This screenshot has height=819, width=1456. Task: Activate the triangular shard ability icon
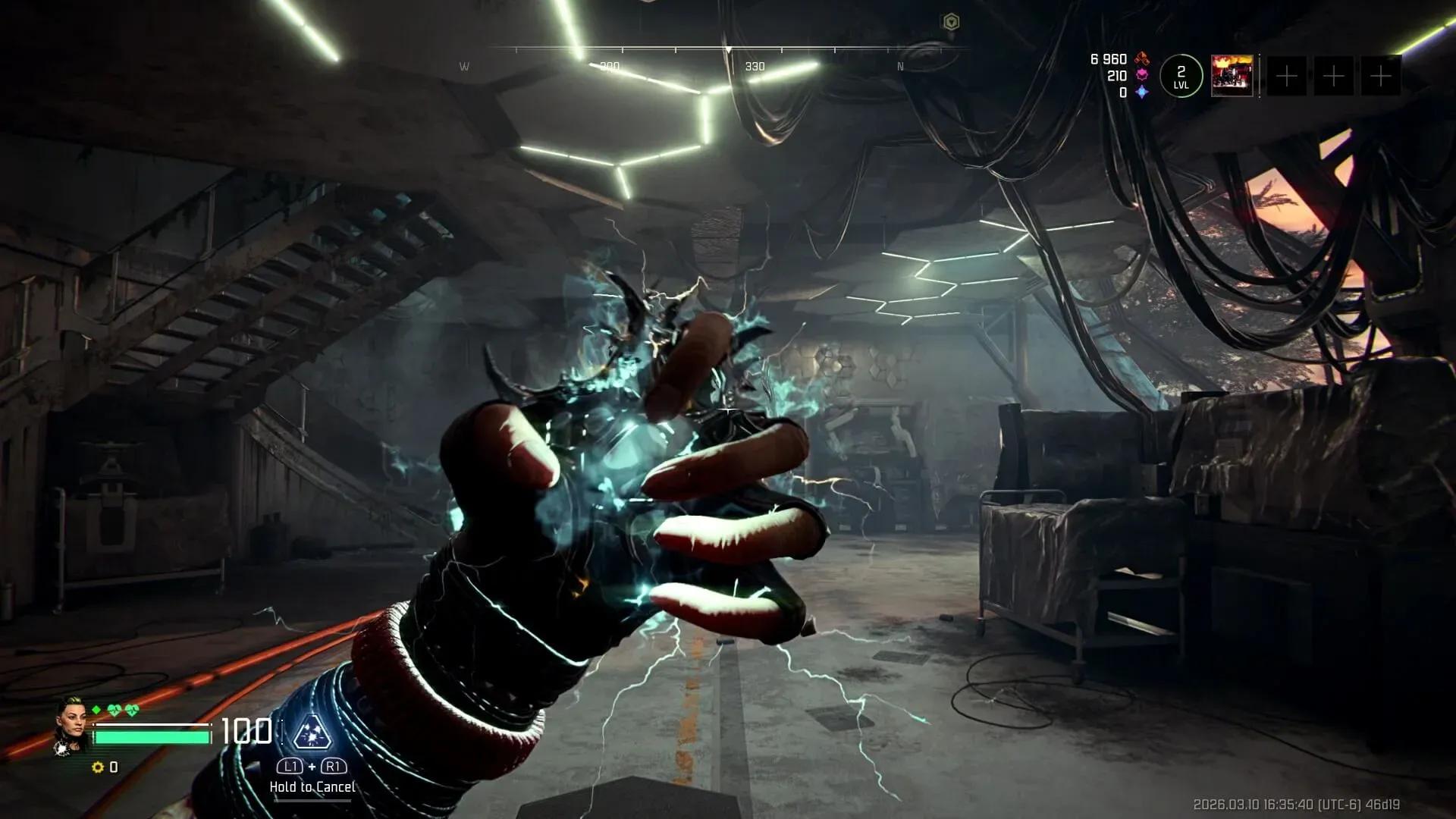311,732
